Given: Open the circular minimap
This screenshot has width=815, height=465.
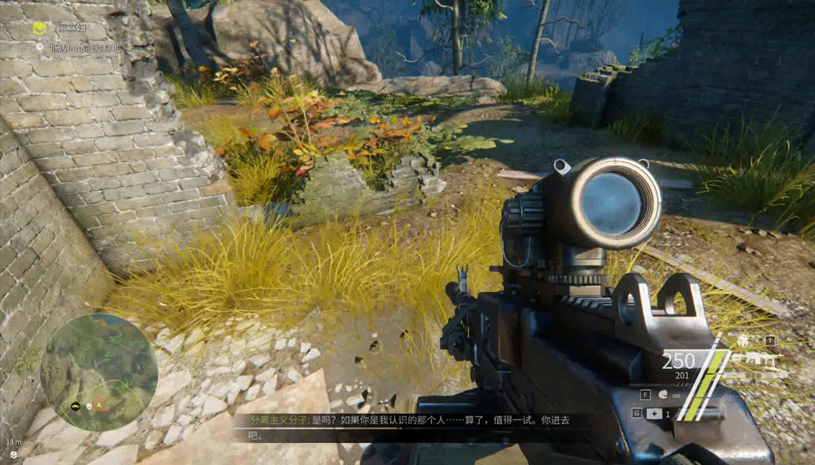Looking at the screenshot, I should 98,371.
